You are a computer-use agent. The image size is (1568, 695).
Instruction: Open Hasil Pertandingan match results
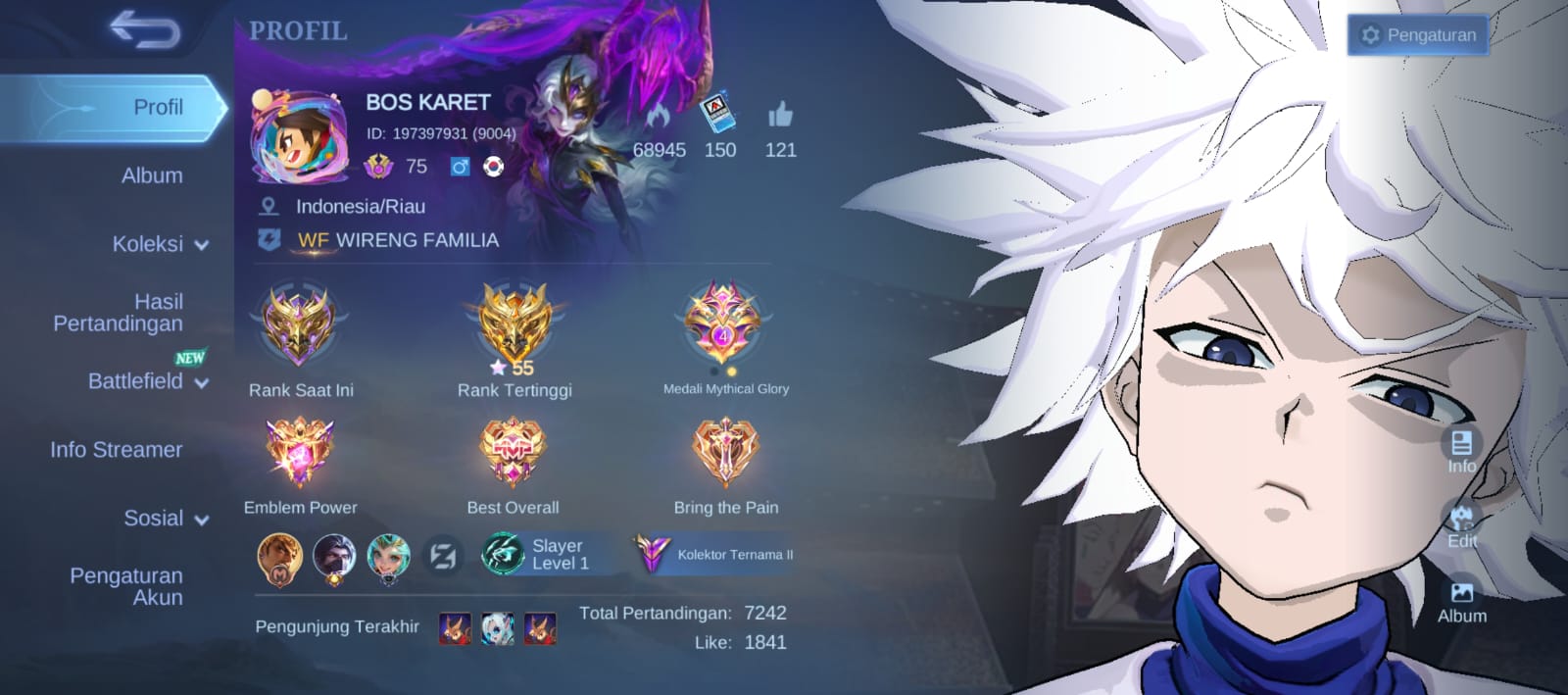(x=119, y=313)
